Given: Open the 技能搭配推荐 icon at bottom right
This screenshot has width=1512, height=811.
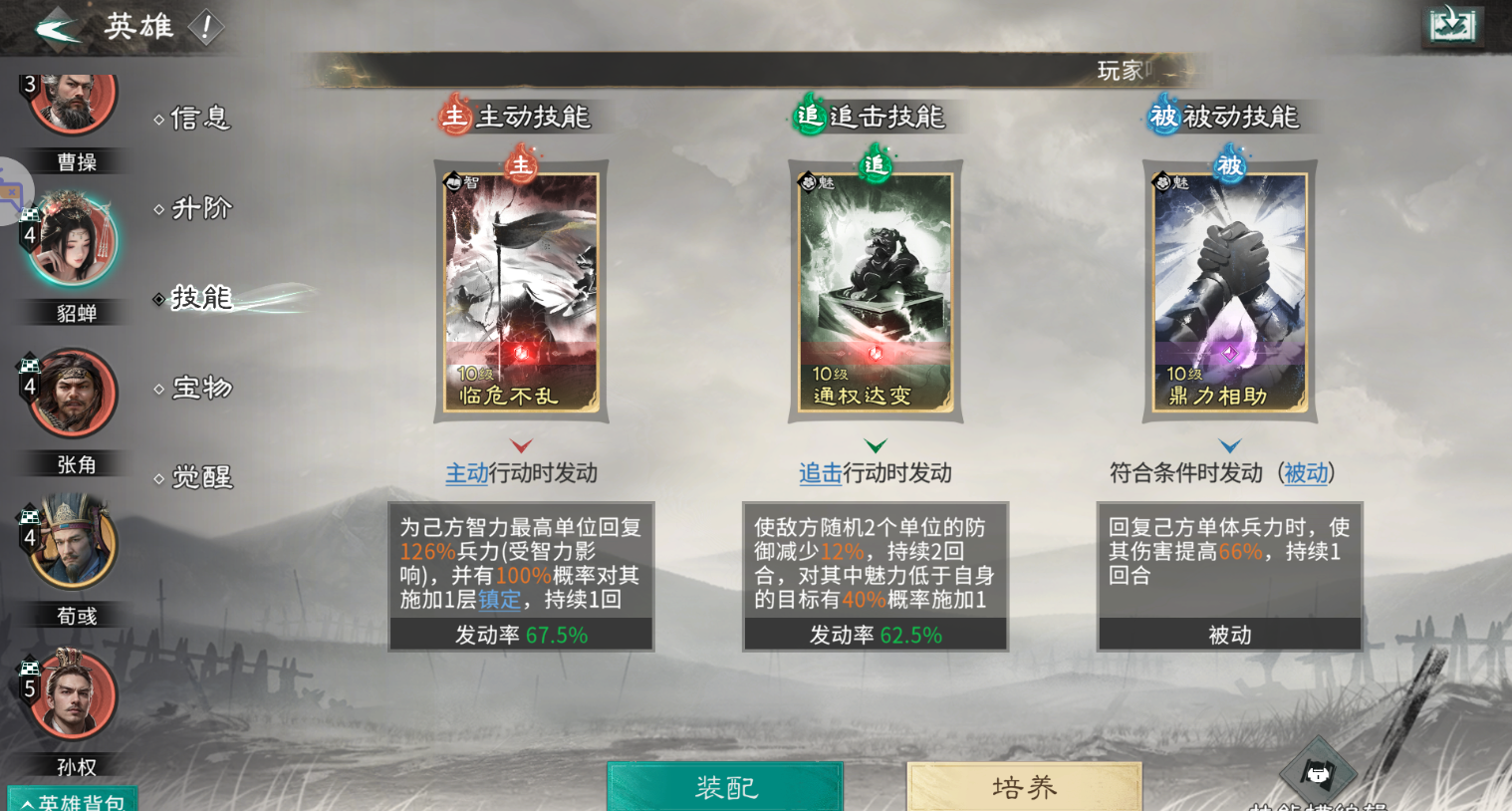Looking at the screenshot, I should click(1320, 767).
